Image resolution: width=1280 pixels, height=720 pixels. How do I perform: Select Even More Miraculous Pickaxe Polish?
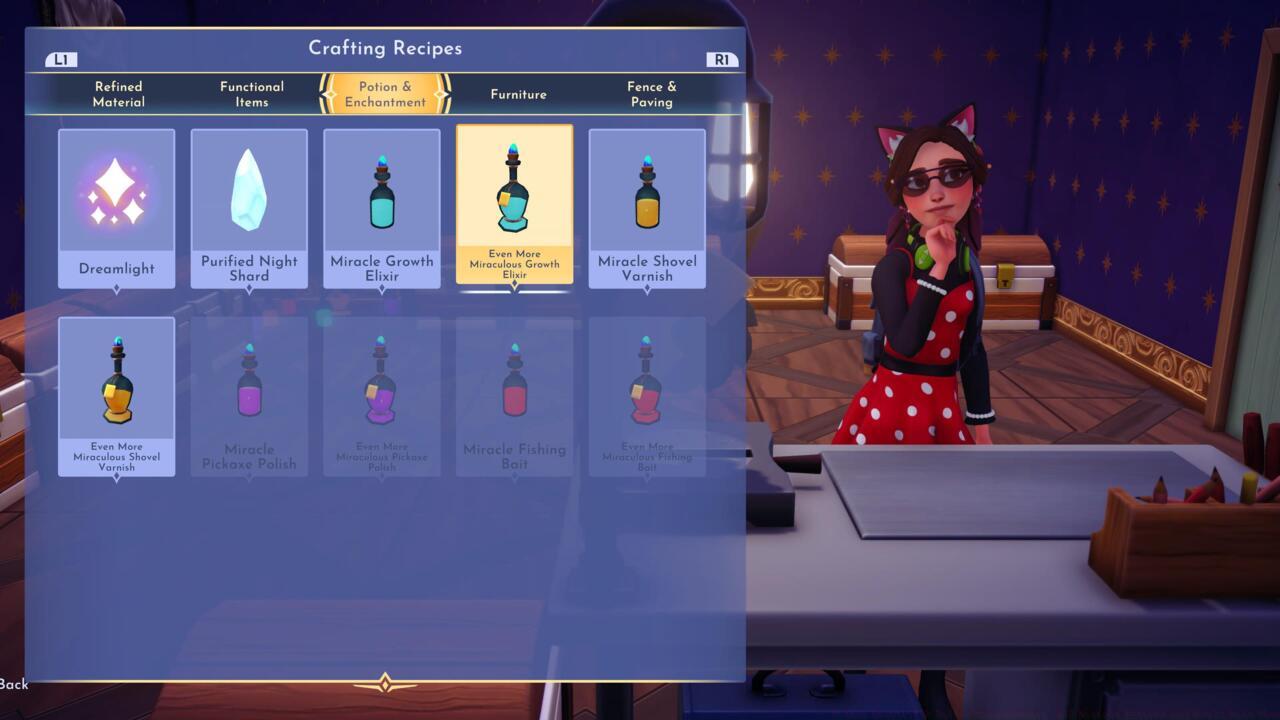[x=382, y=396]
